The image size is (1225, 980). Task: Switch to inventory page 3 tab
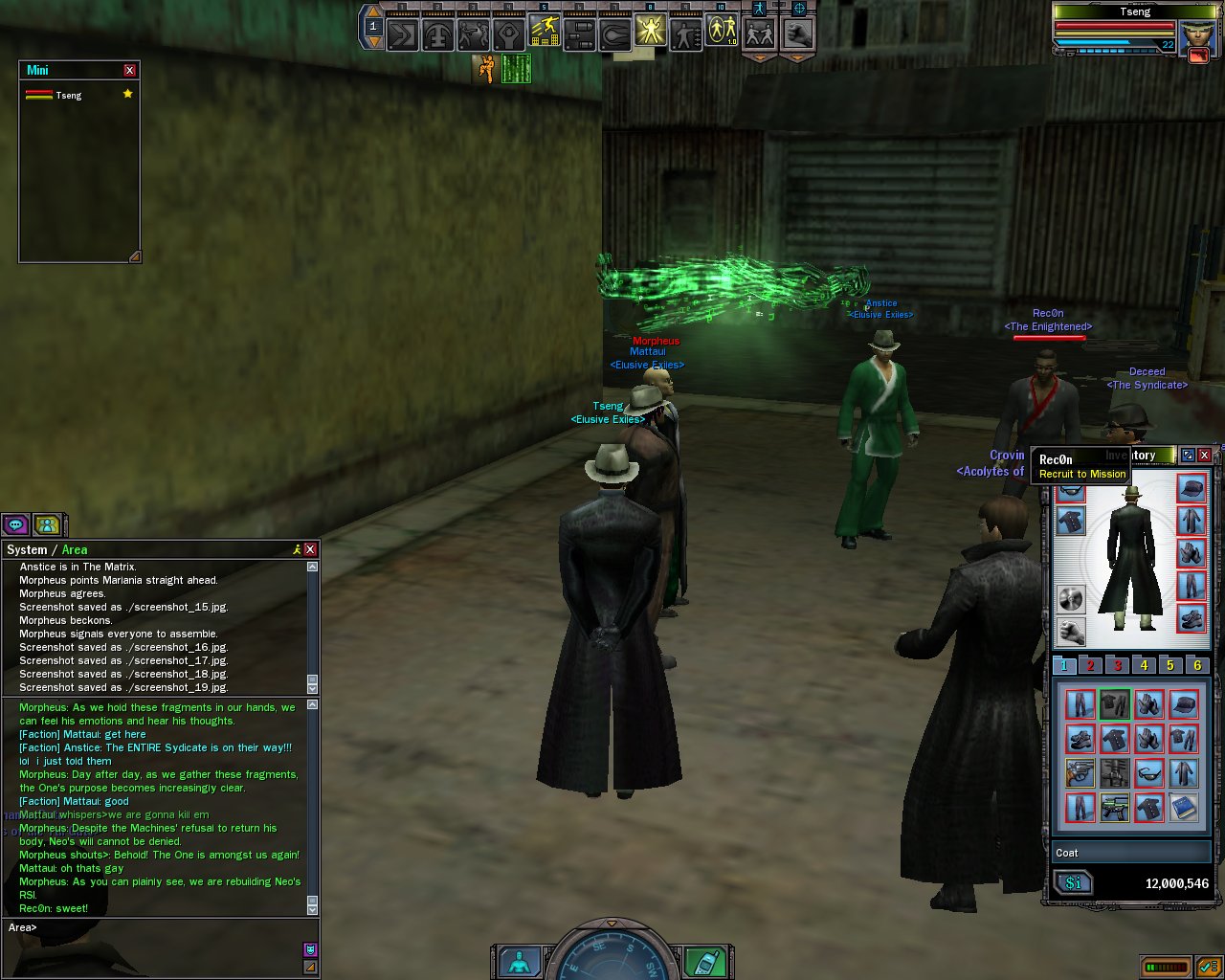1117,665
